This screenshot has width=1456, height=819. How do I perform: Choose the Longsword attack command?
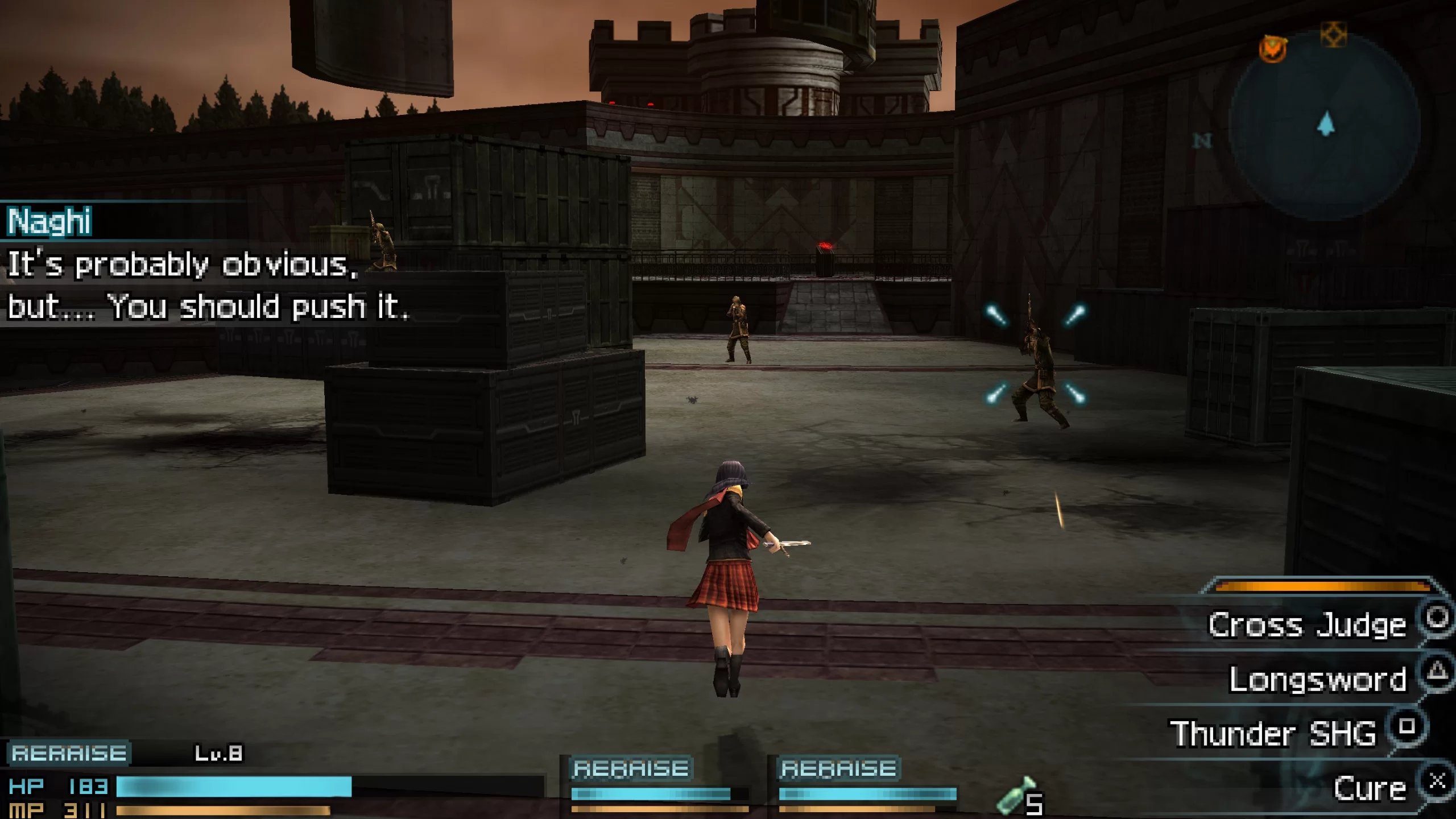pyautogui.click(x=1317, y=679)
